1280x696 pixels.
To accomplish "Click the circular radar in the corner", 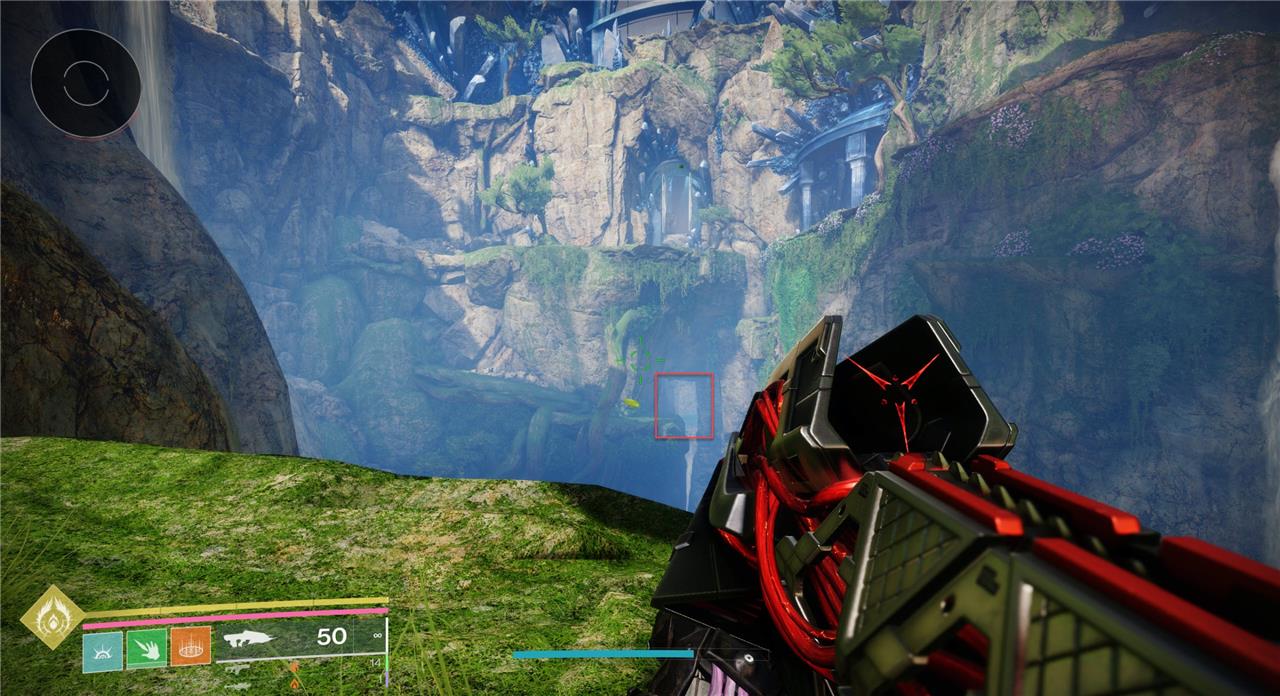I will [85, 82].
